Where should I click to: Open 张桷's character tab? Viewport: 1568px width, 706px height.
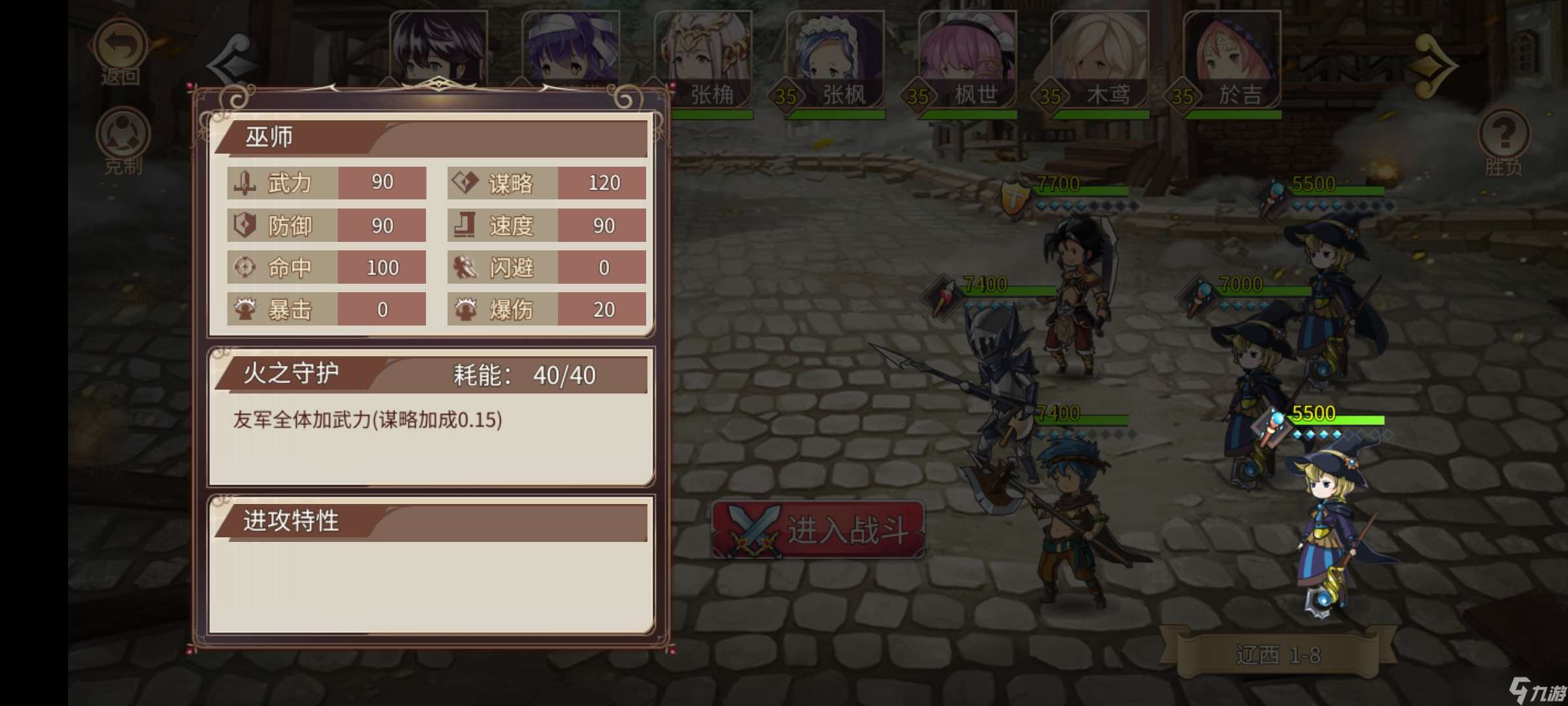point(706,49)
